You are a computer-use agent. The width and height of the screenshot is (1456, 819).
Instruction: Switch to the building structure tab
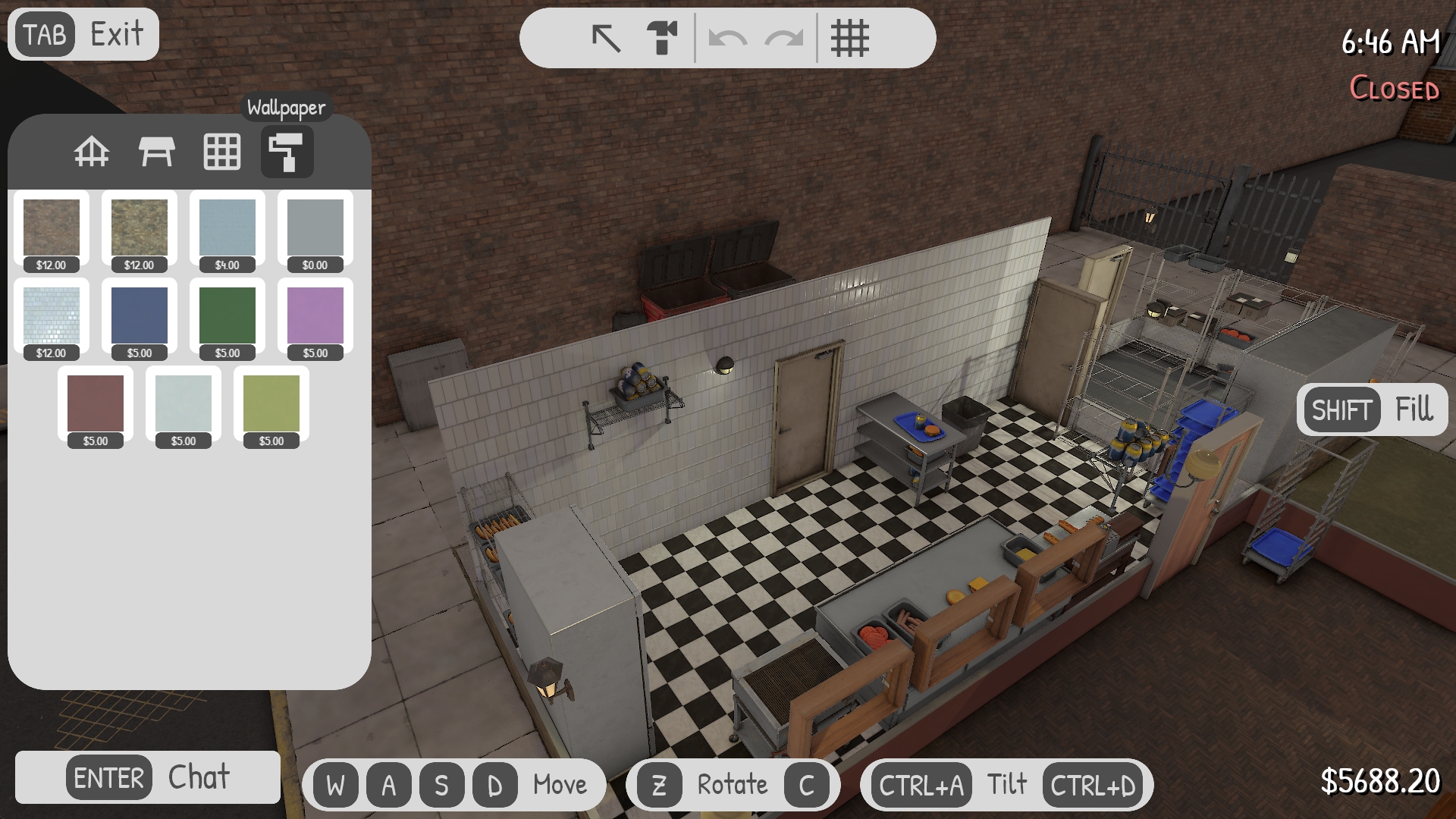tap(92, 152)
